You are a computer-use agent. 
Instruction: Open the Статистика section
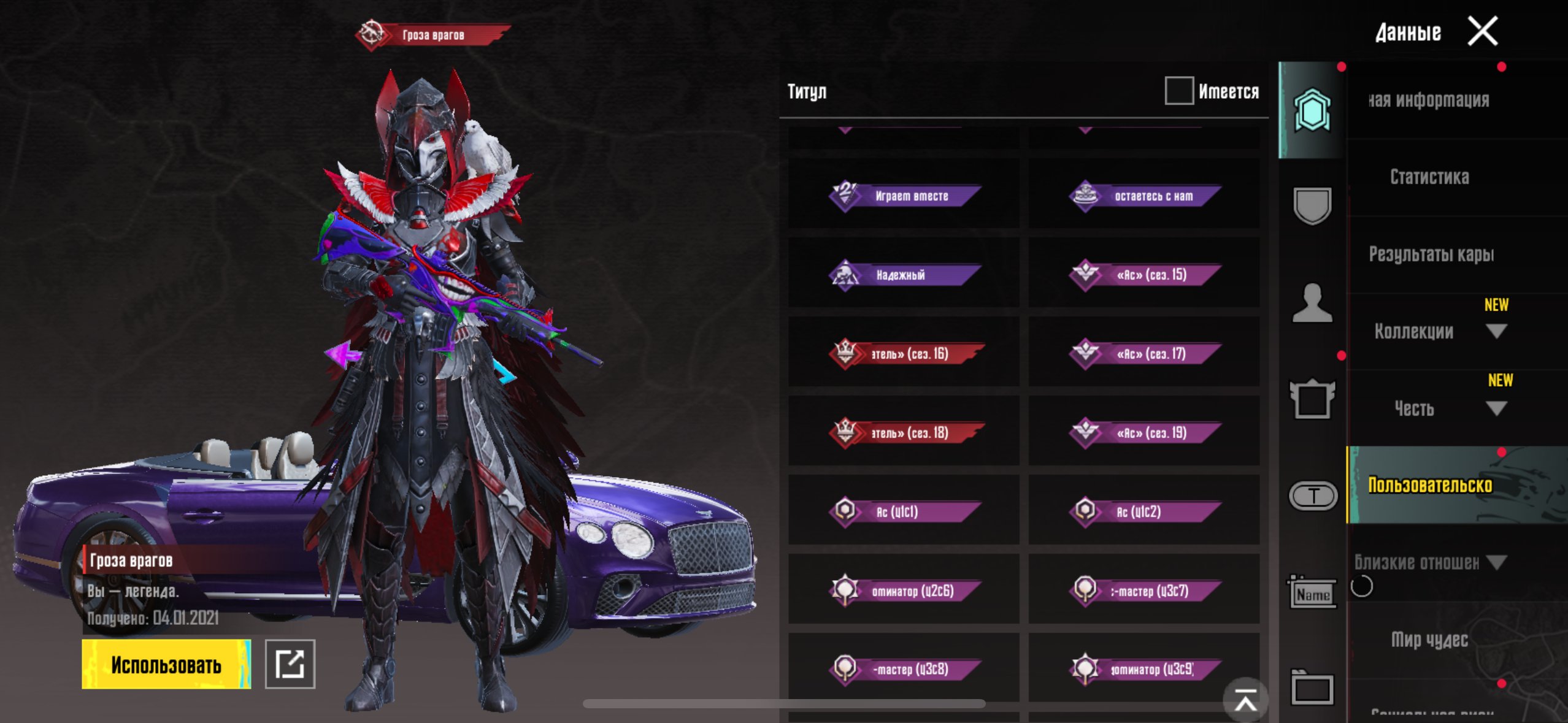[x=1429, y=177]
